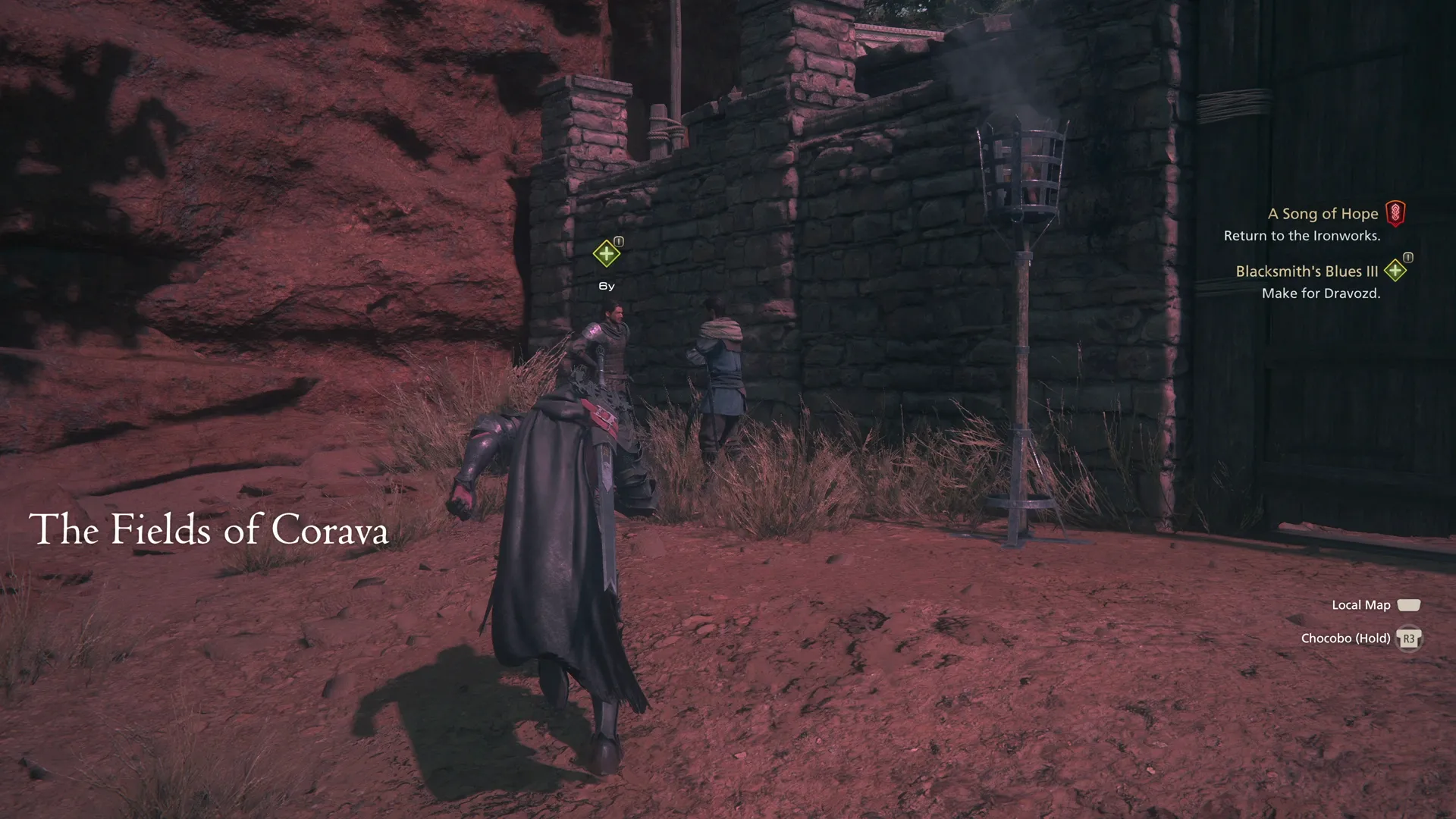Click the red shield icon beside A Song of Hope

tap(1395, 214)
